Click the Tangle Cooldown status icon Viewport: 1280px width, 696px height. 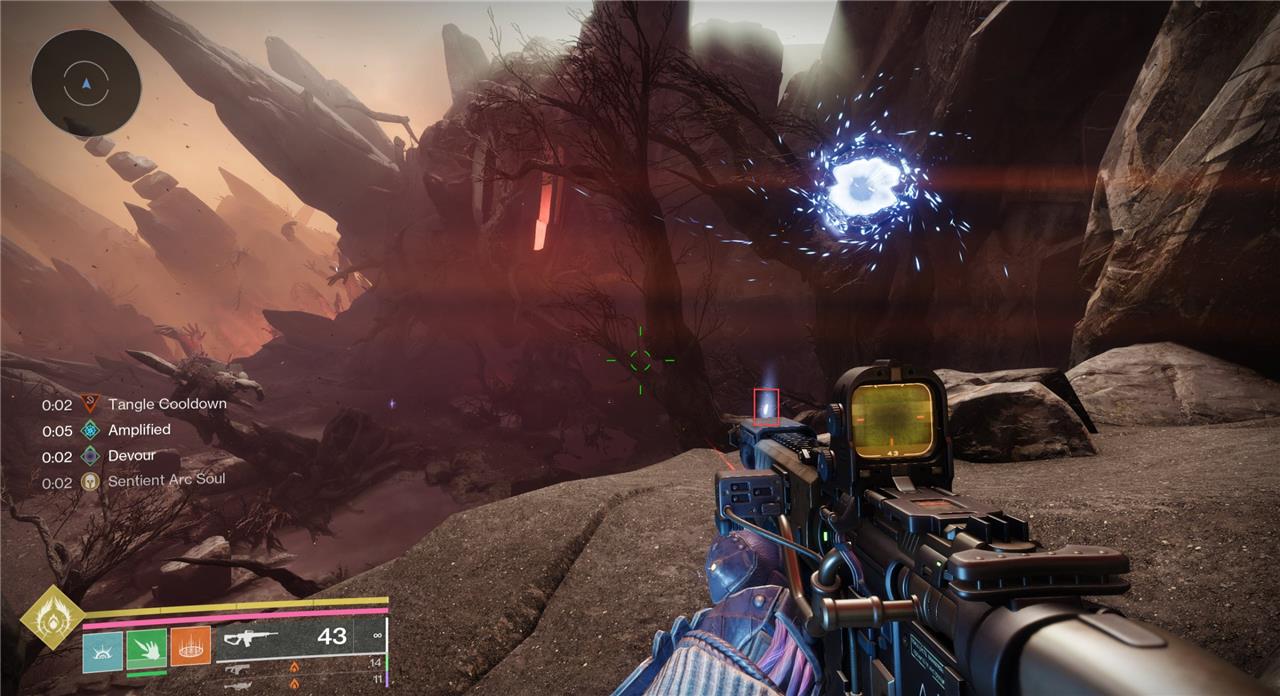[x=91, y=405]
